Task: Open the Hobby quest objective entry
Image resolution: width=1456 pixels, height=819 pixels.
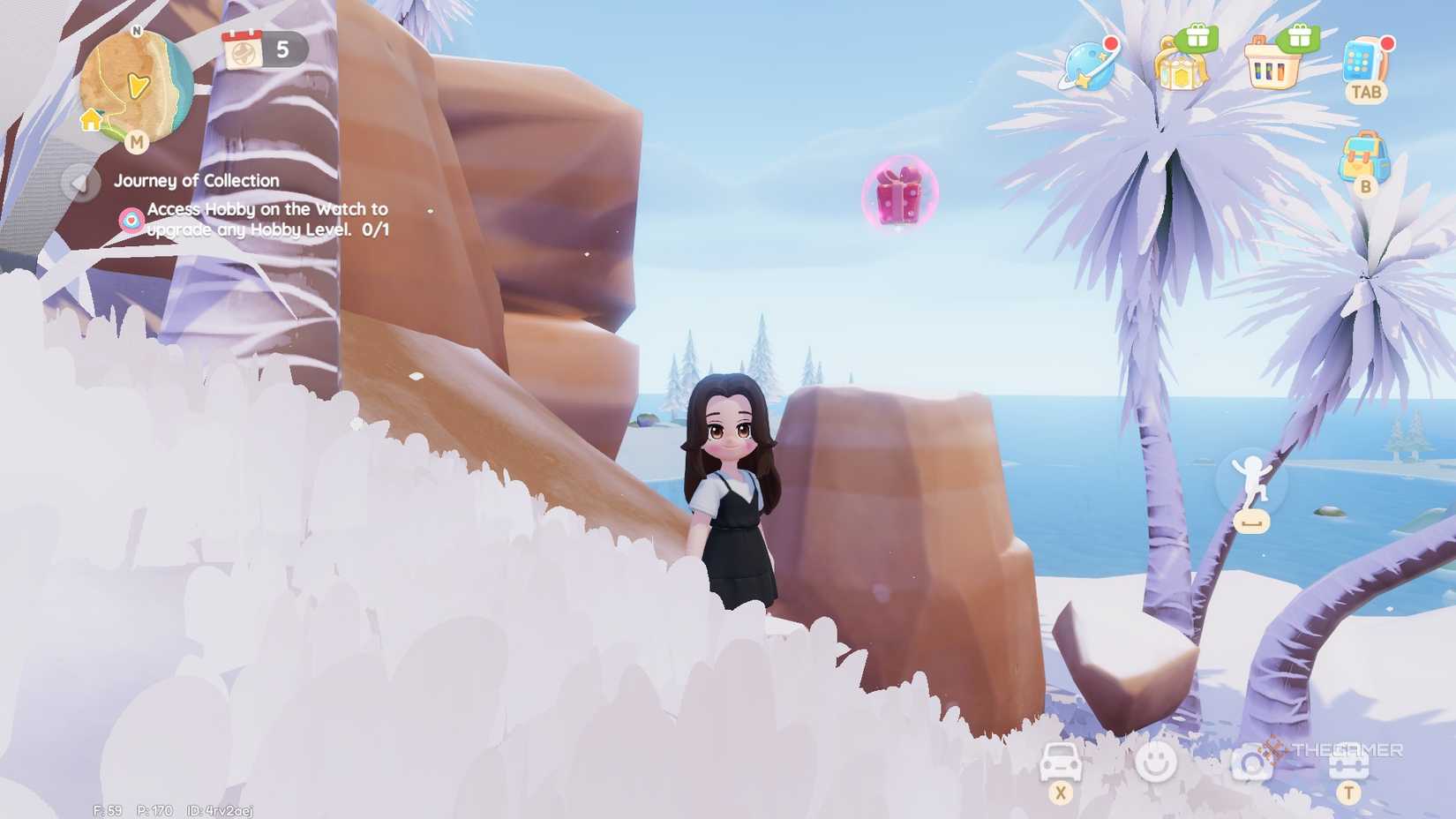Action: coord(264,218)
